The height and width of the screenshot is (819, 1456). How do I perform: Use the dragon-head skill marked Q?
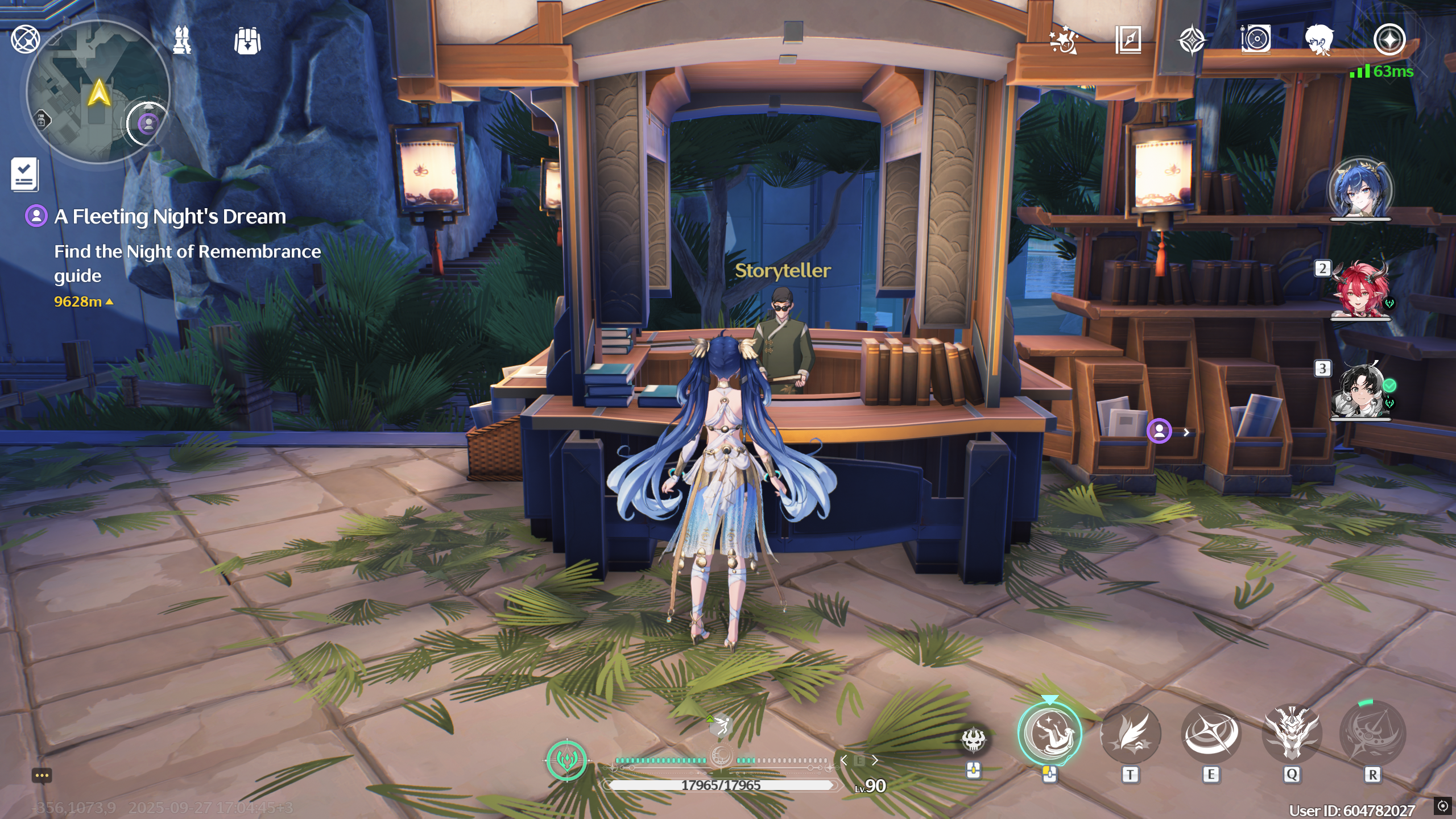(x=1292, y=734)
